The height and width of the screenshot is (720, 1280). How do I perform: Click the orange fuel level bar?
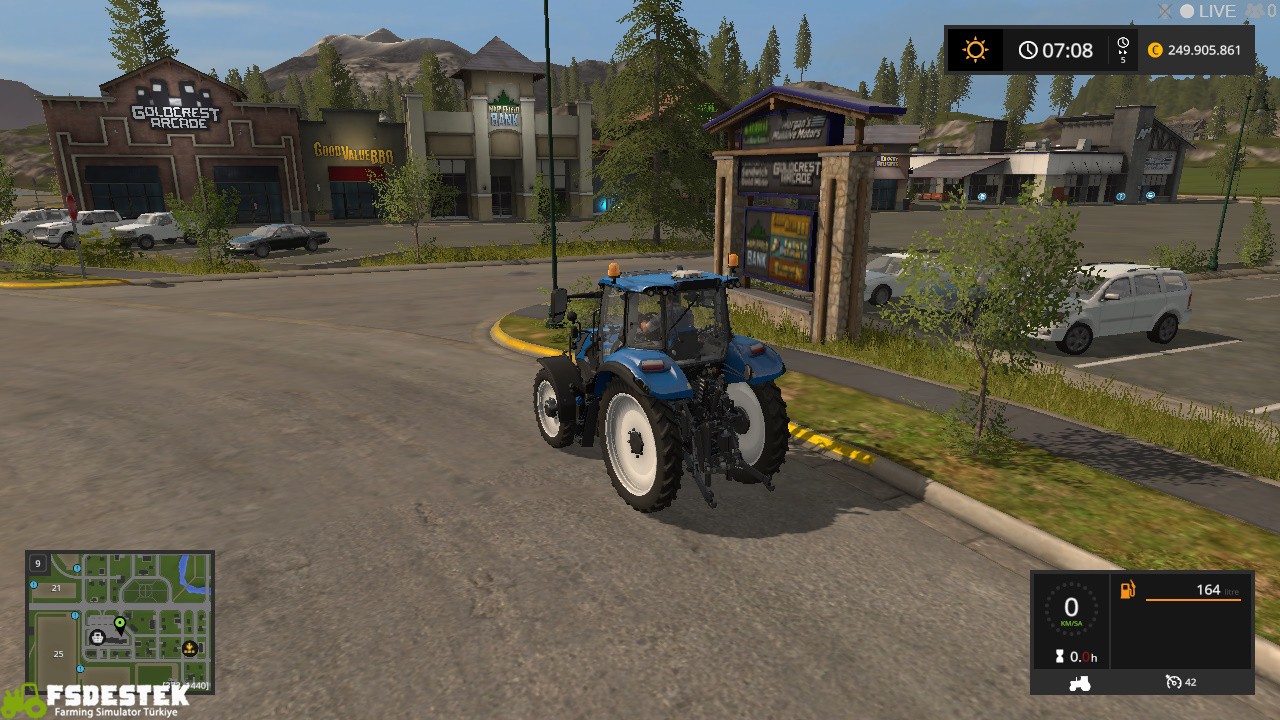click(x=1194, y=600)
